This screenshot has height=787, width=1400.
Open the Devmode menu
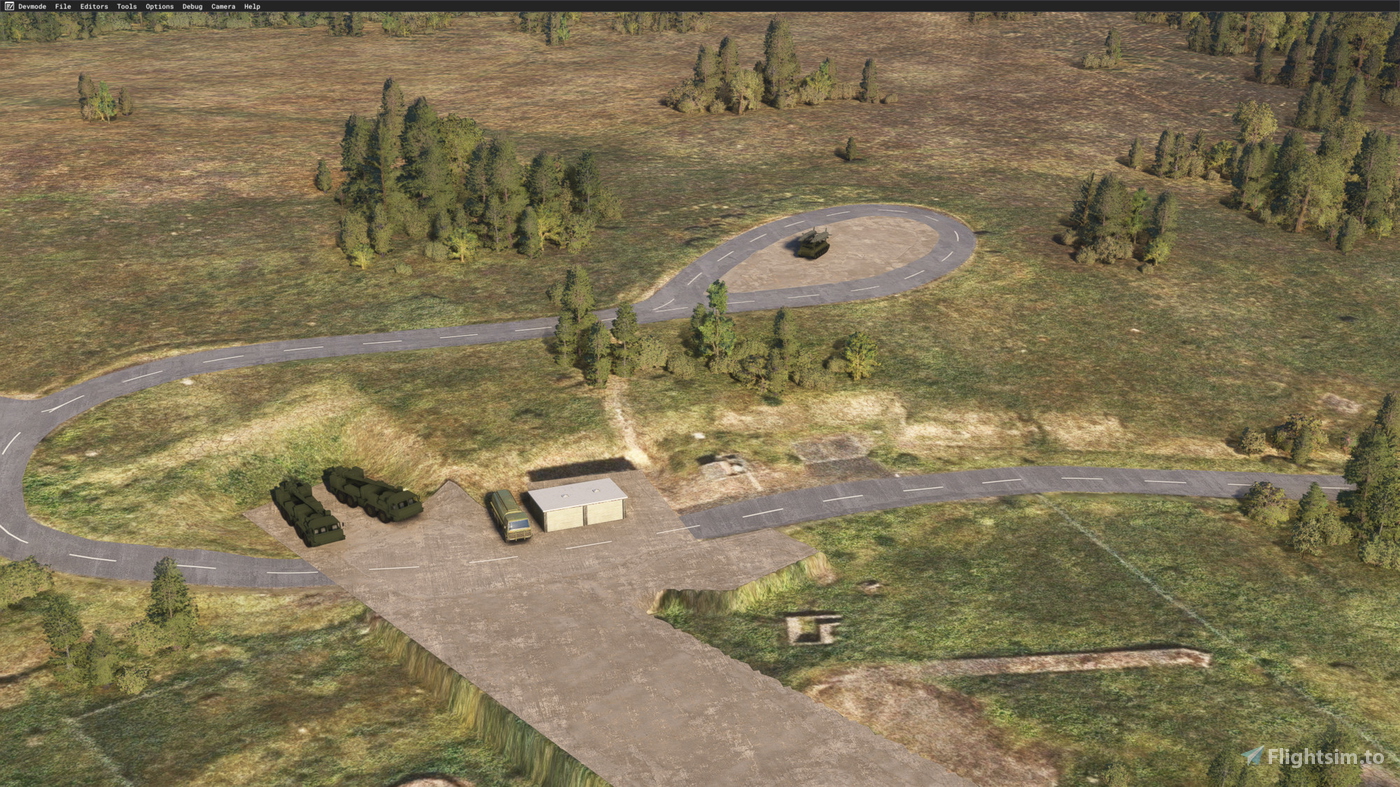(31, 5)
